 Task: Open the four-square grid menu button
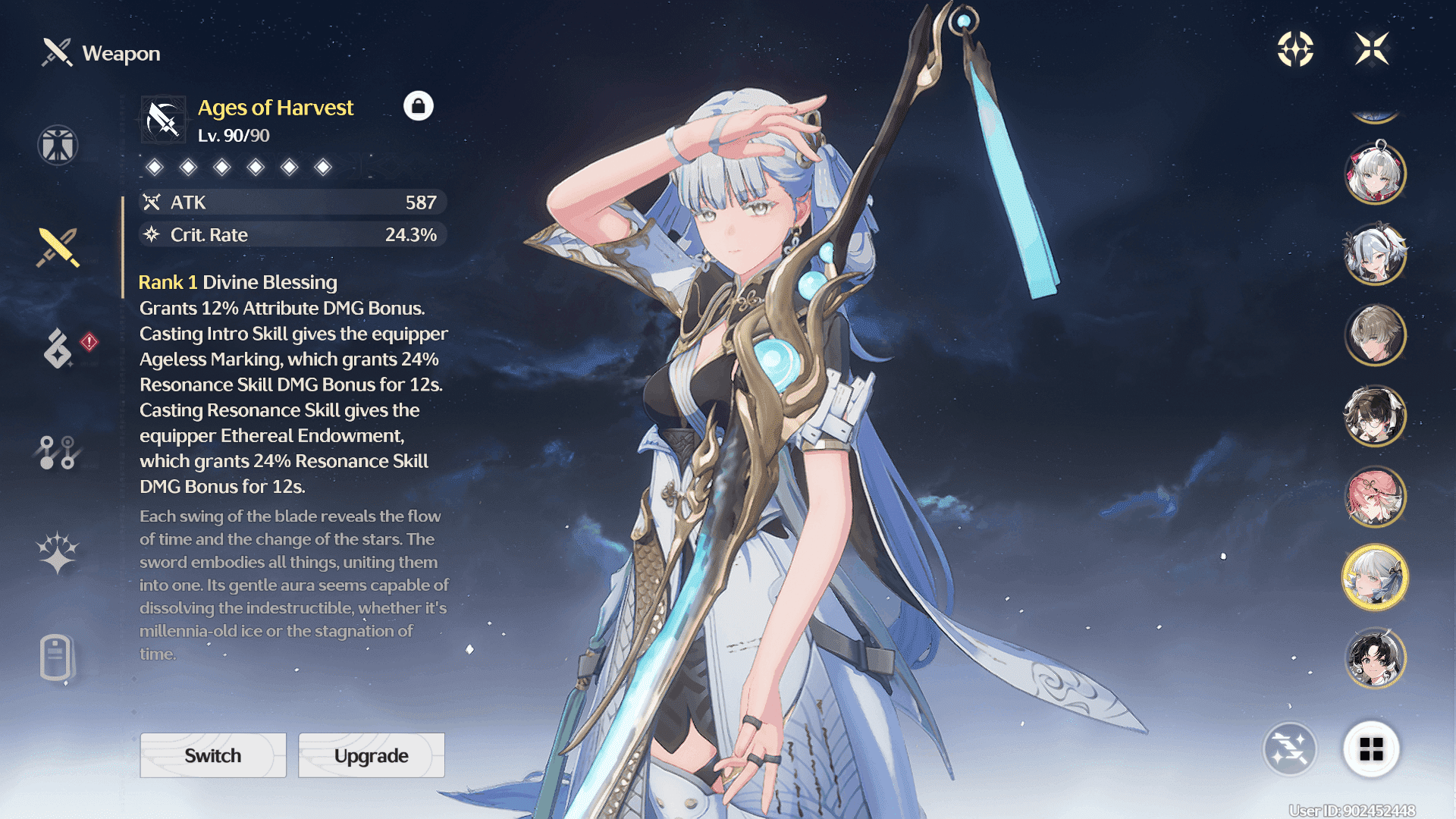pyautogui.click(x=1371, y=749)
